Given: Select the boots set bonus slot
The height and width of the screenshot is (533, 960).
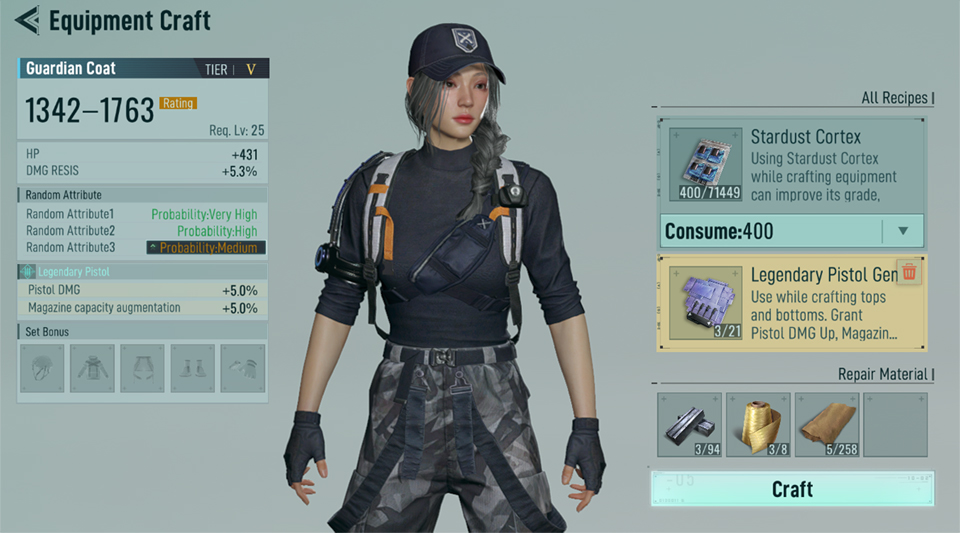Looking at the screenshot, I should [192, 368].
